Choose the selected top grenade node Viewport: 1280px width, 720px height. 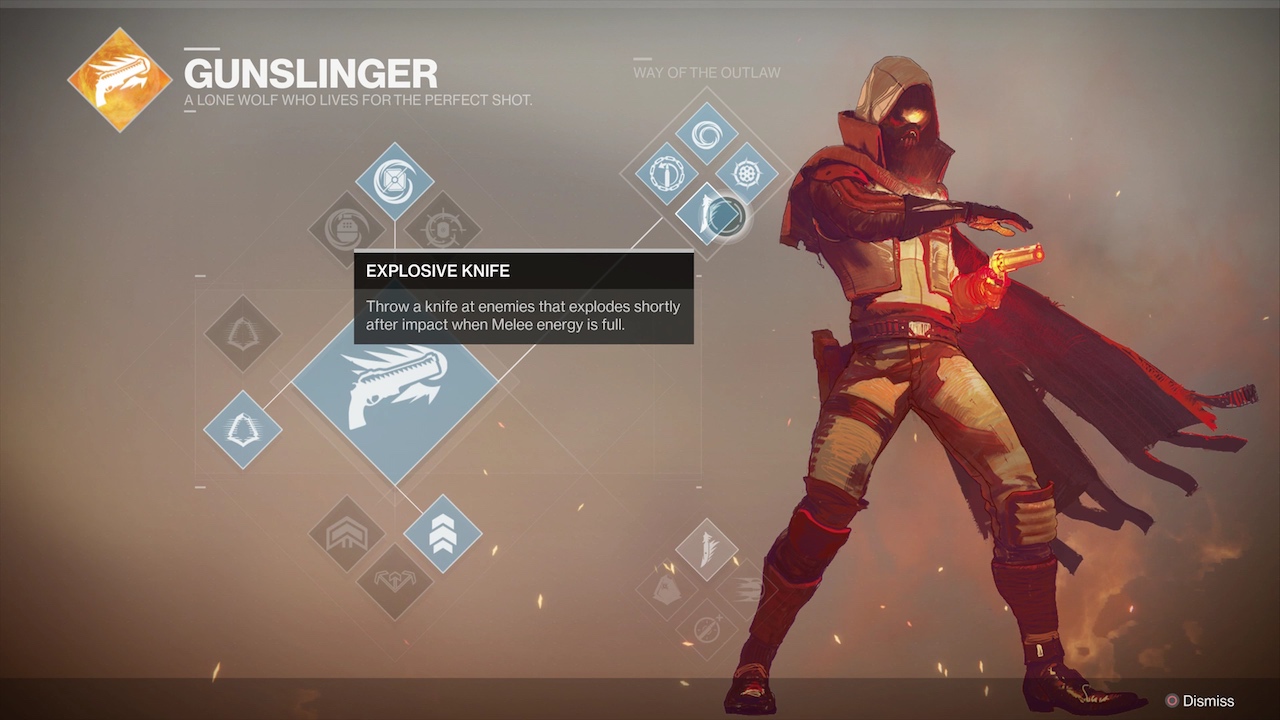click(394, 181)
